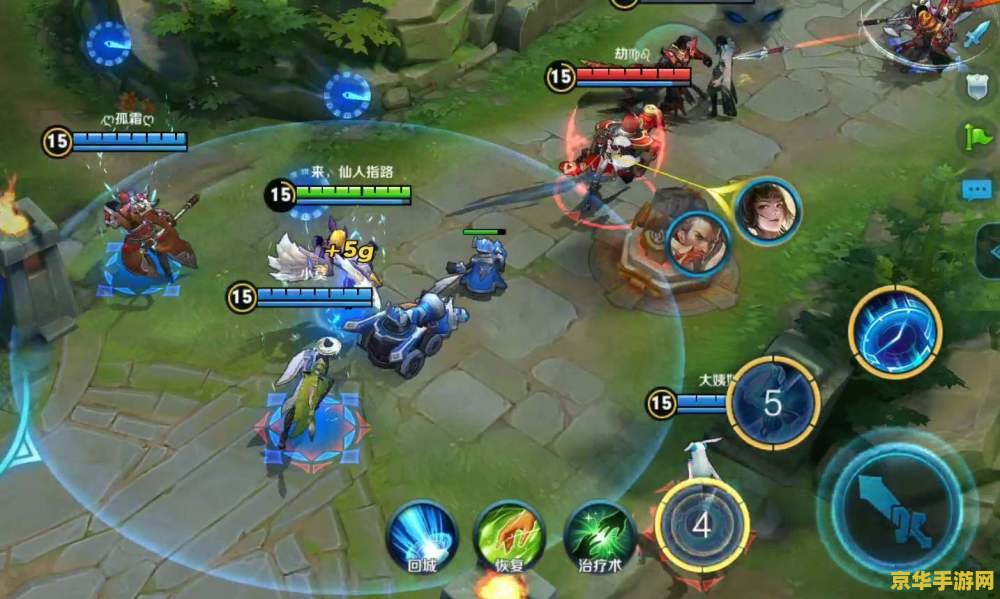Open the blue chat bubble quick messages
The image size is (1000, 599).
click(x=977, y=189)
